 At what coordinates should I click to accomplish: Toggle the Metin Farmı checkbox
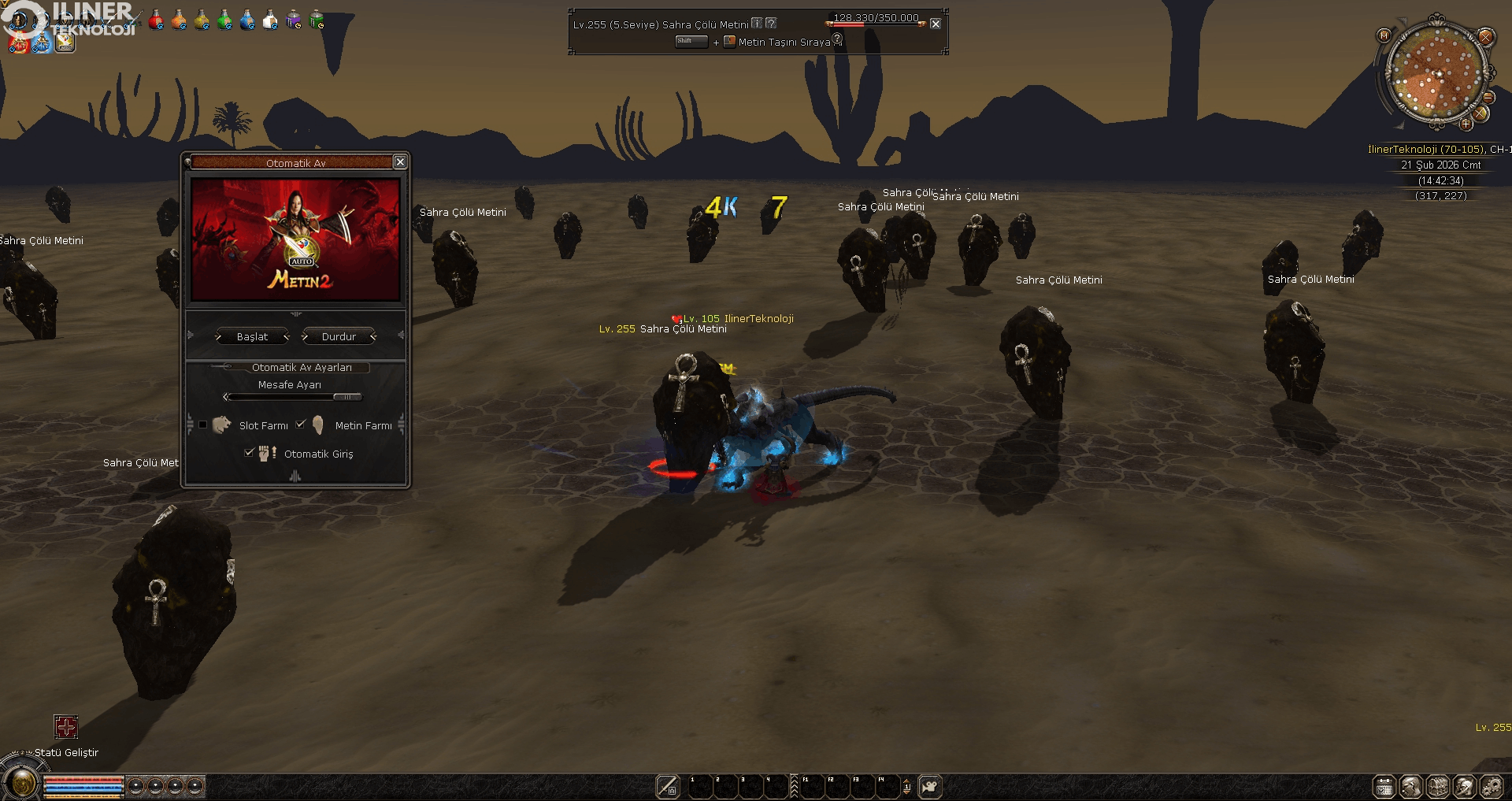point(300,425)
